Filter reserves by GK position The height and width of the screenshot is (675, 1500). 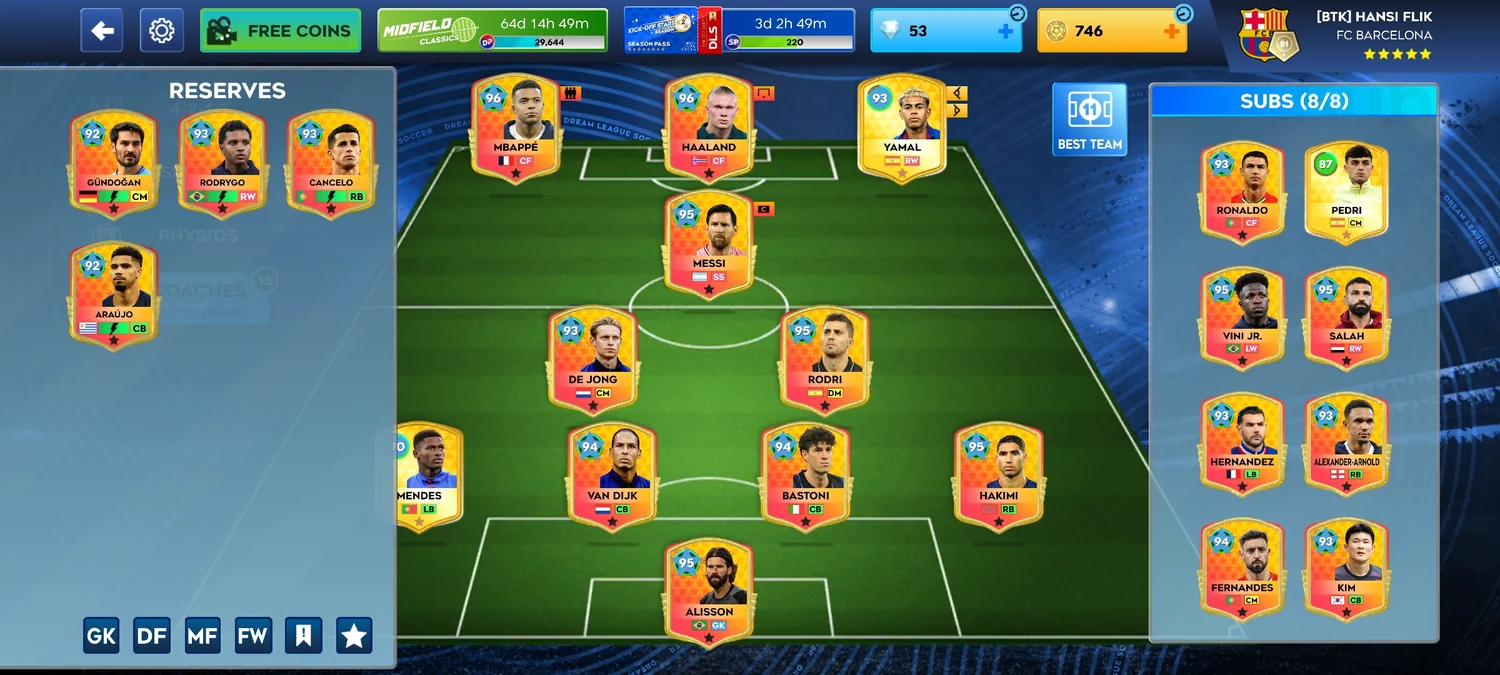101,635
